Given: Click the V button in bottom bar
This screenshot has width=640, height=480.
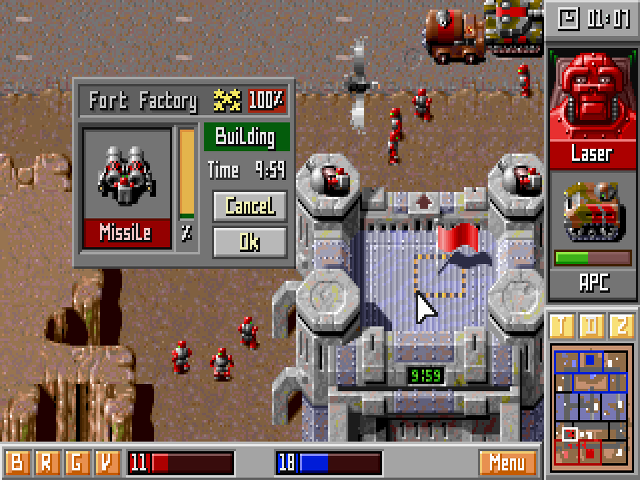Looking at the screenshot, I should [x=105, y=463].
